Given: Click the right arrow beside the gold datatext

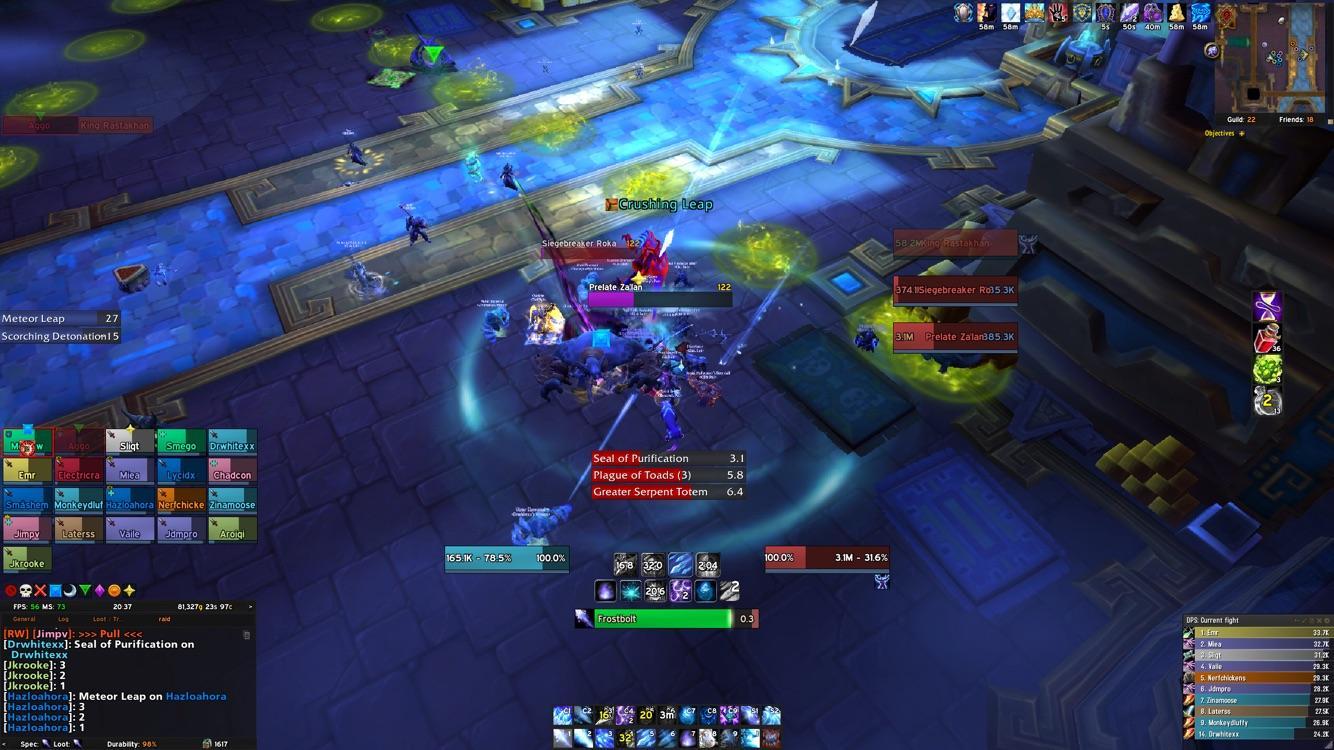Looking at the screenshot, I should click(249, 607).
